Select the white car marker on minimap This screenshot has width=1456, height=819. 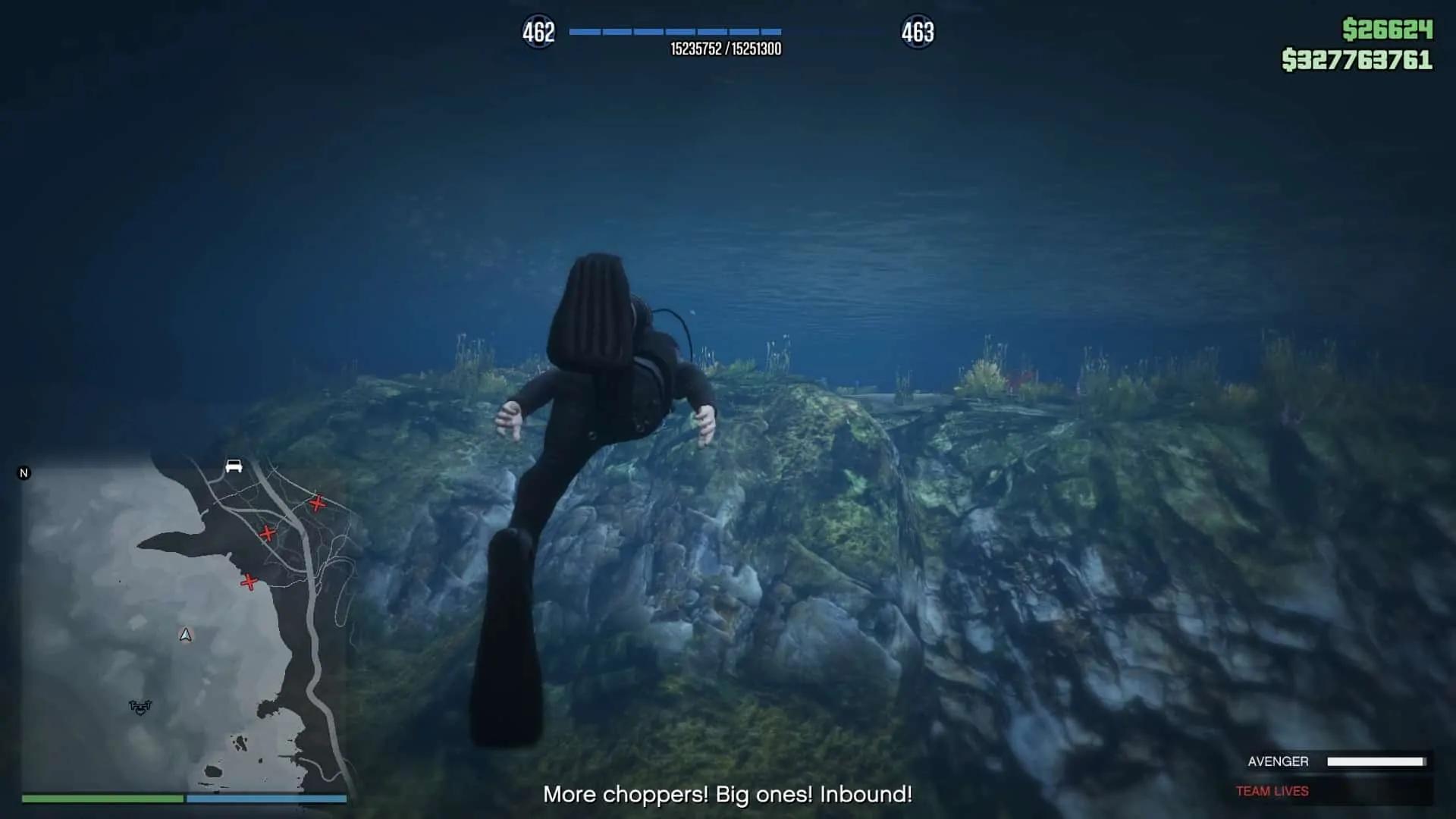[x=234, y=466]
